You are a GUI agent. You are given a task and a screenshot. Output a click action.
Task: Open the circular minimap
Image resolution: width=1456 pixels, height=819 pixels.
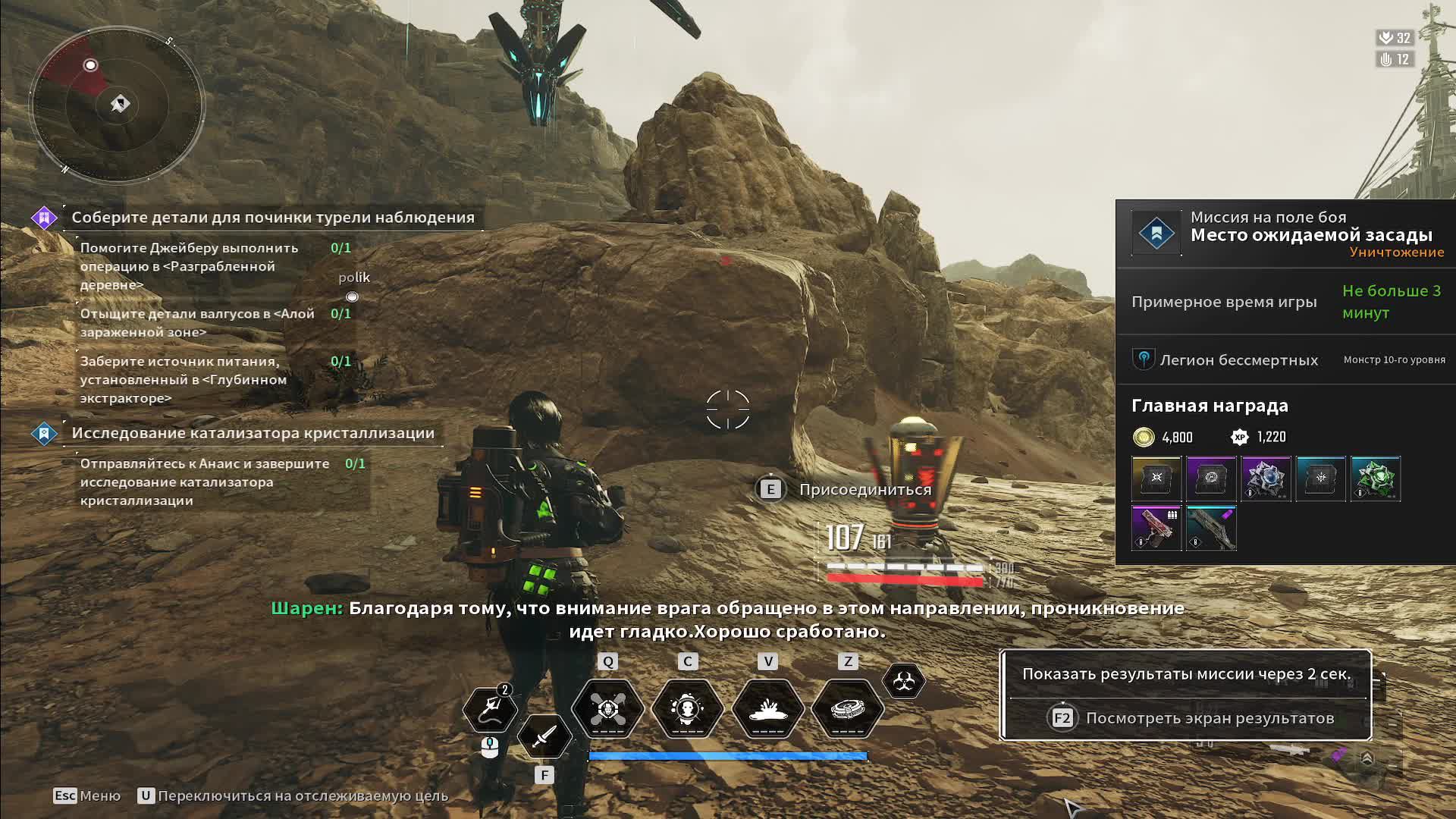click(118, 104)
